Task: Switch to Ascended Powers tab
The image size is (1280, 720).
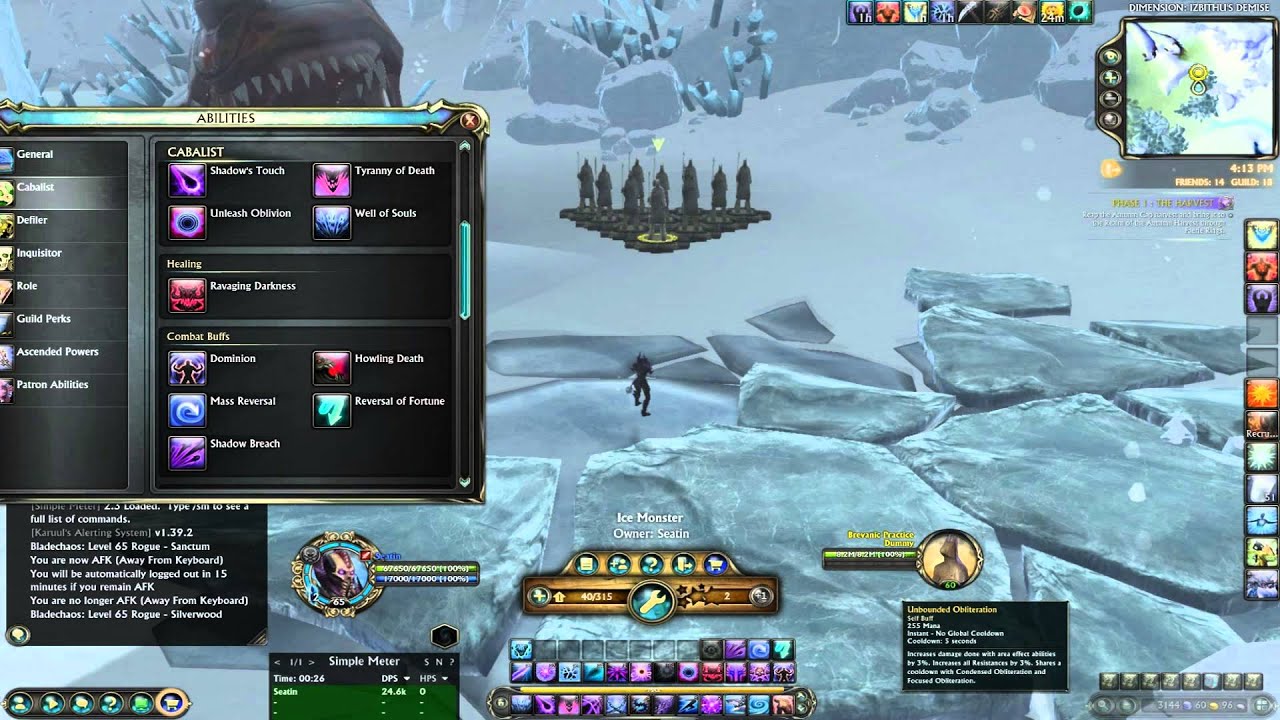Action: [x=57, y=352]
